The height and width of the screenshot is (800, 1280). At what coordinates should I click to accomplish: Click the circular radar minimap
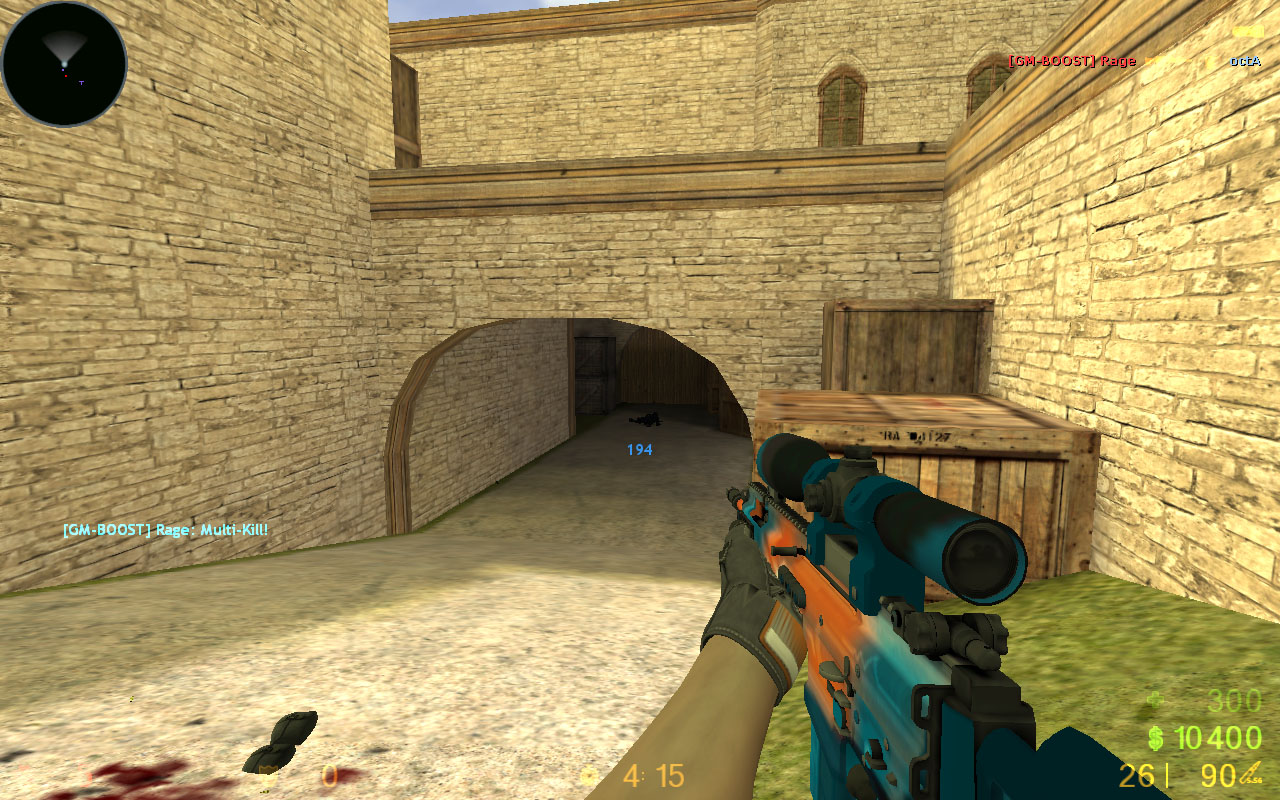click(64, 64)
